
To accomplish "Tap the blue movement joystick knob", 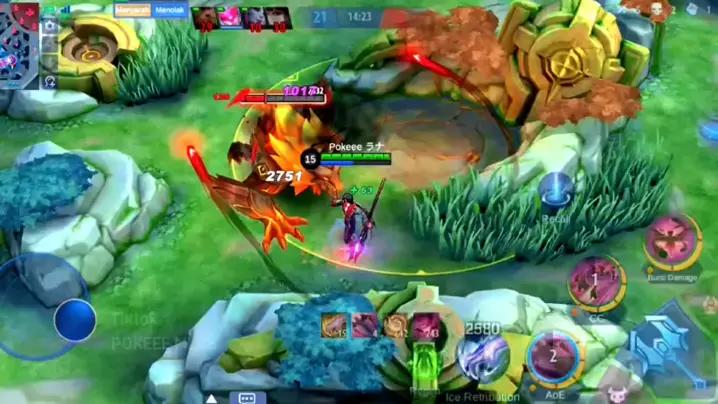I will pyautogui.click(x=75, y=321).
